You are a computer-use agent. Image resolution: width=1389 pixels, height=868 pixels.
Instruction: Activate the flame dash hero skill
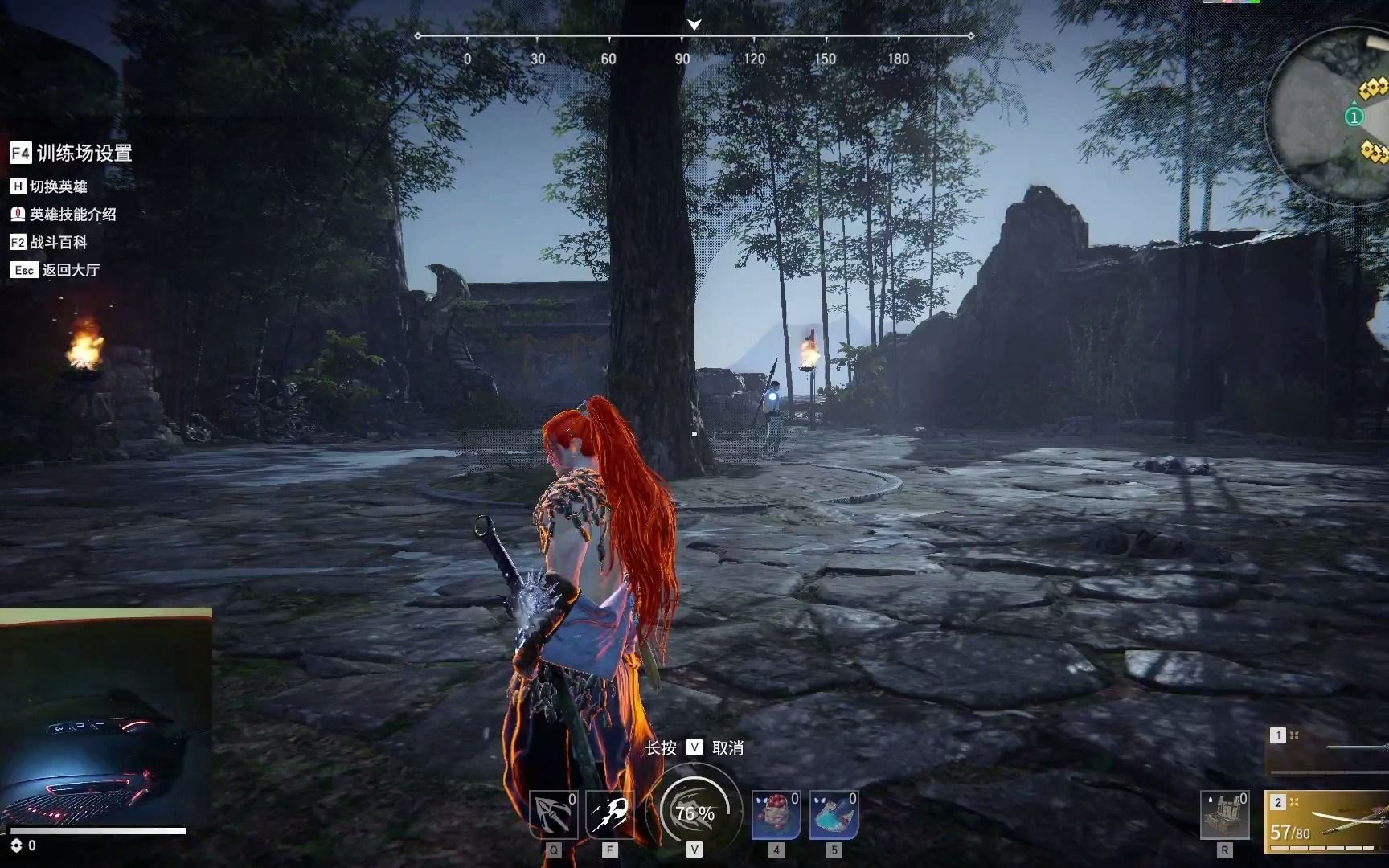pyautogui.click(x=610, y=815)
